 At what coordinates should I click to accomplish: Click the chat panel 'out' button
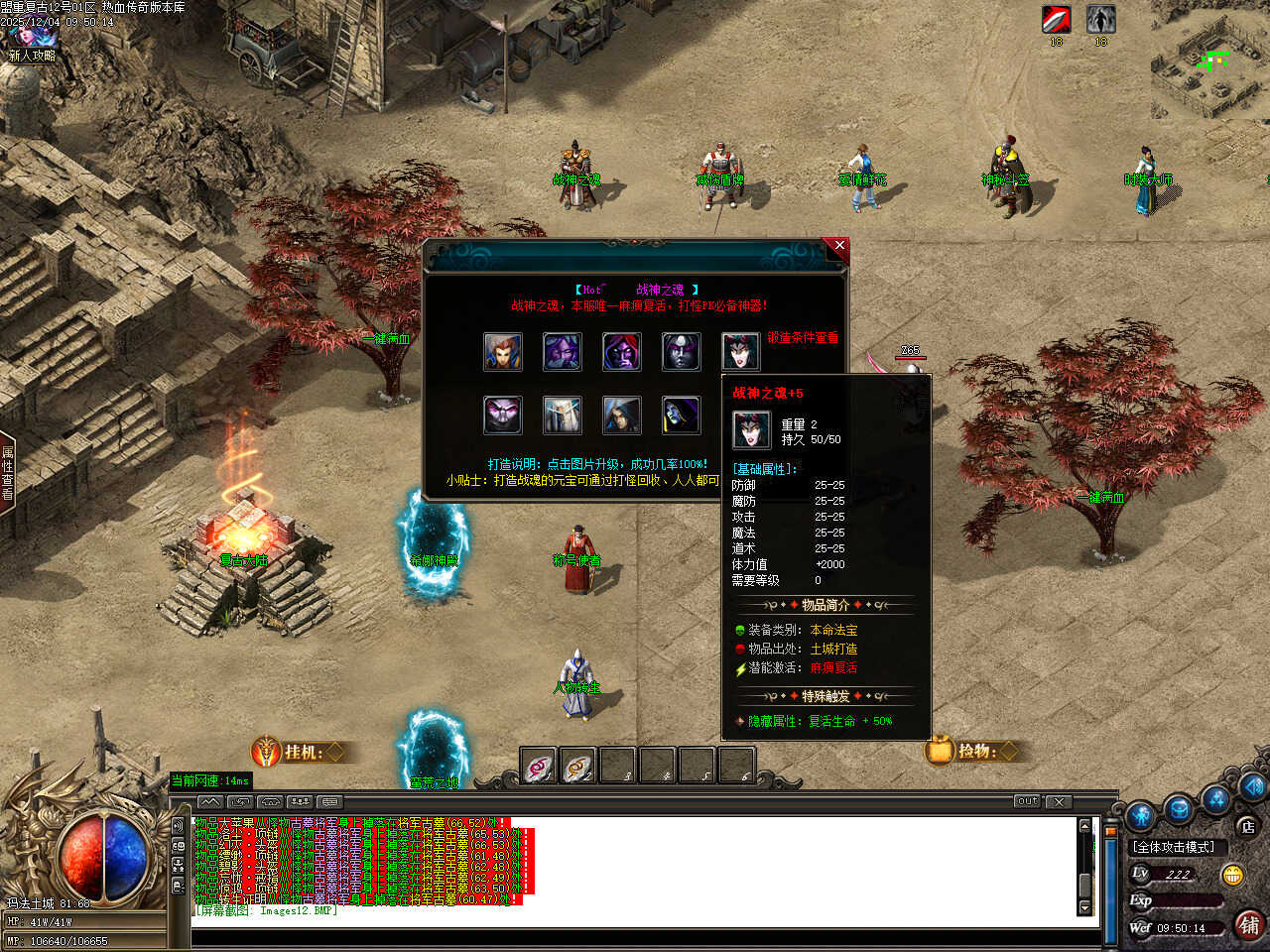click(x=1027, y=801)
